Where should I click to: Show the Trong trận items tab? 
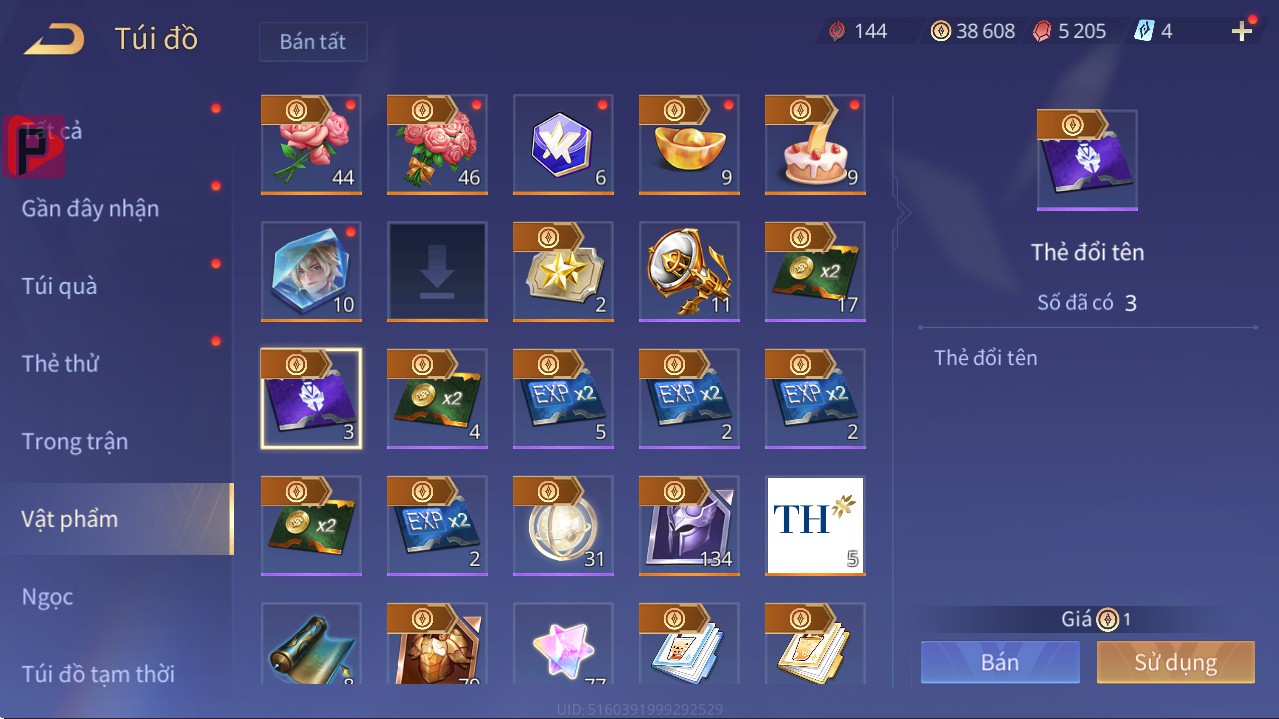(x=75, y=441)
